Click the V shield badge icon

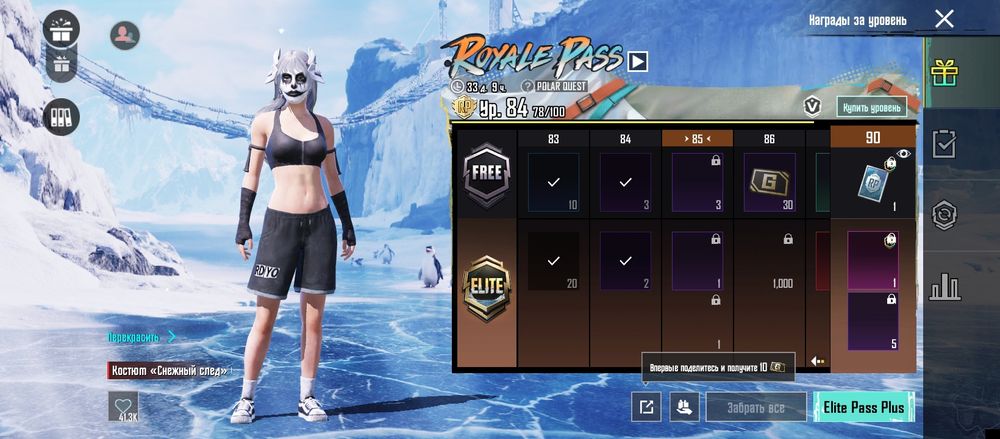(813, 106)
